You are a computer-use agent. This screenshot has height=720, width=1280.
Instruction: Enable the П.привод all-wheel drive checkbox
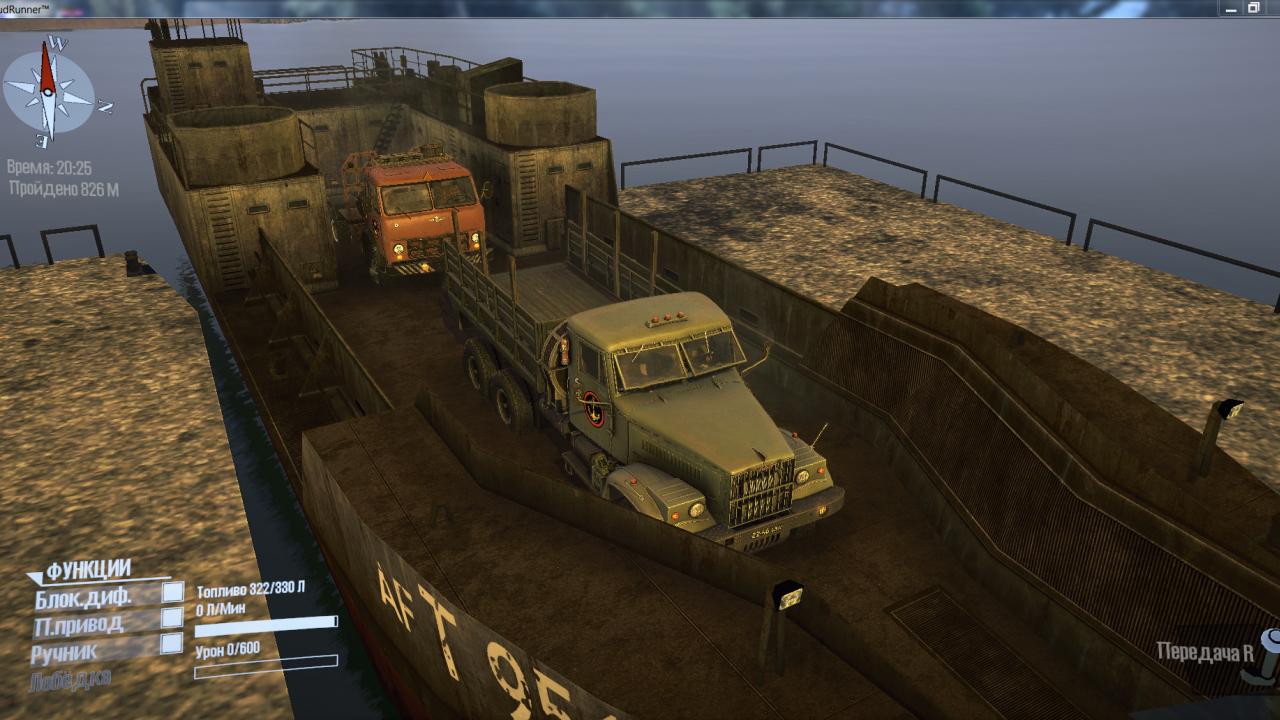pyautogui.click(x=173, y=618)
